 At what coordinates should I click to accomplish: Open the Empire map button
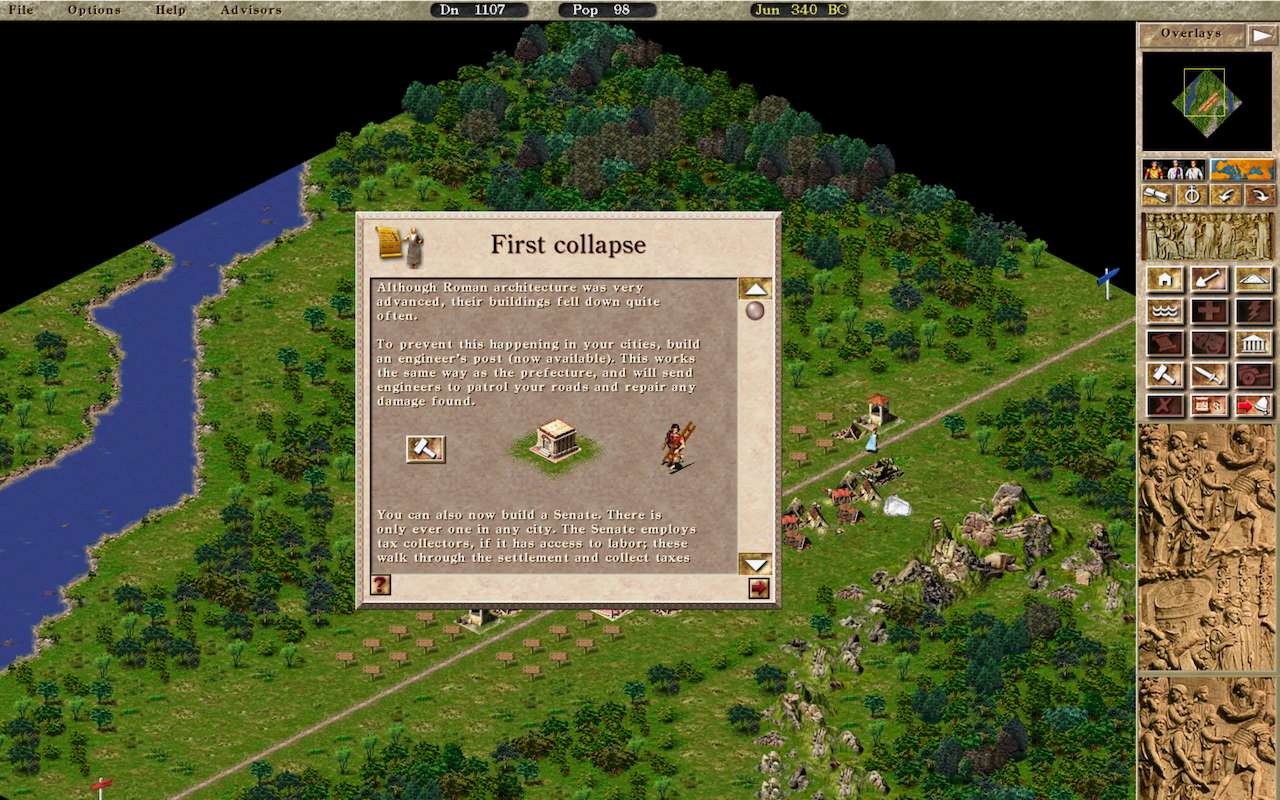click(1242, 170)
